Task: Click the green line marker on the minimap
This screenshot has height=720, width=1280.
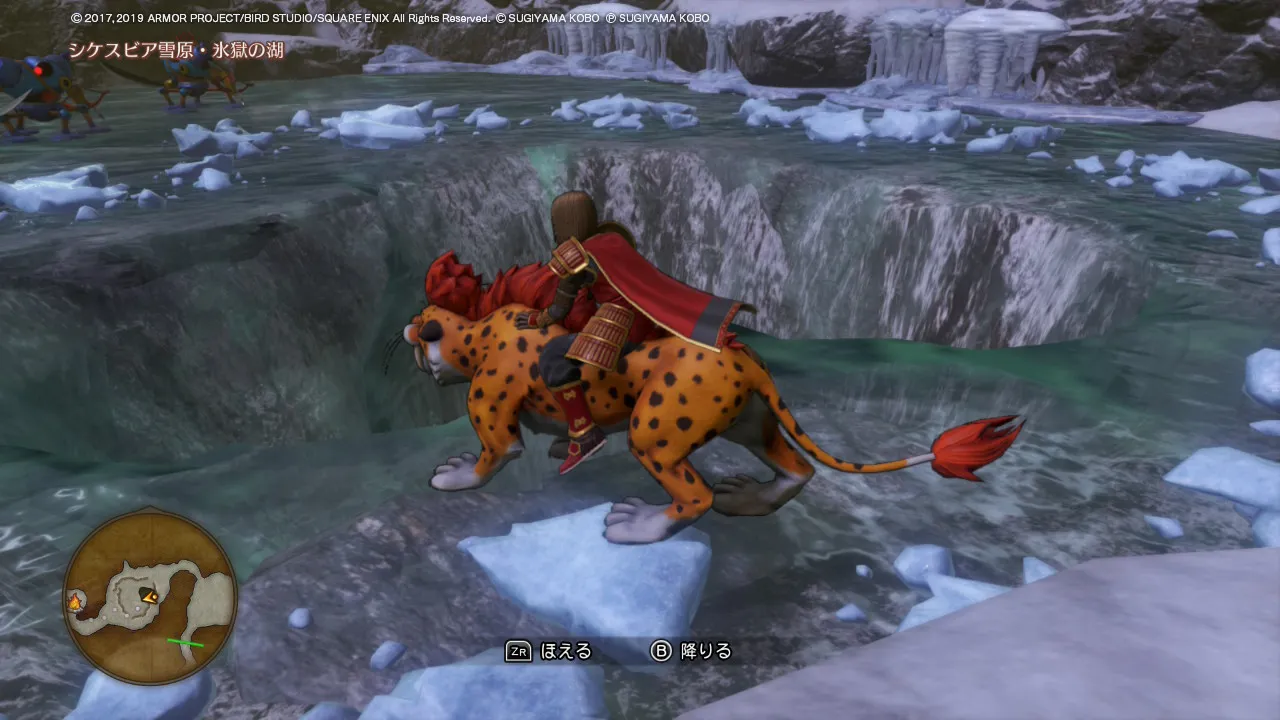Action: click(185, 642)
